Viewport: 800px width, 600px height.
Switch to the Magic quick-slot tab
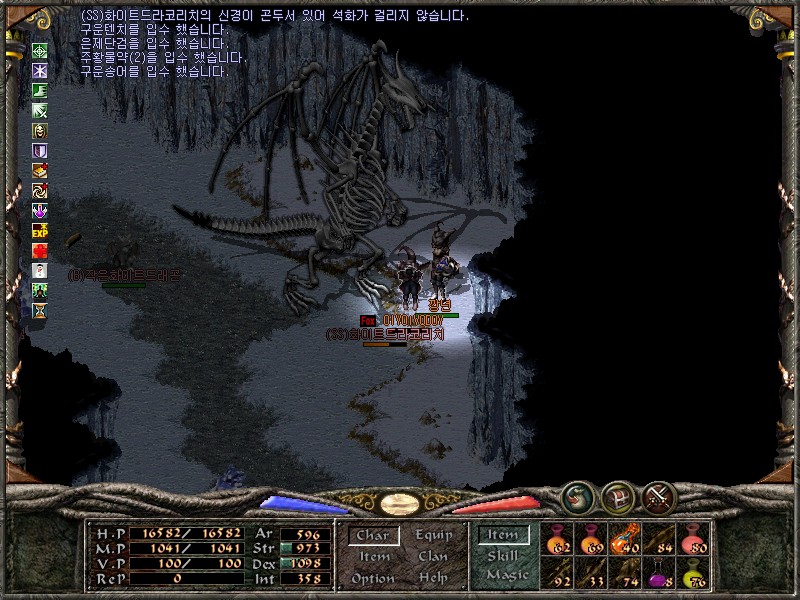click(x=507, y=575)
